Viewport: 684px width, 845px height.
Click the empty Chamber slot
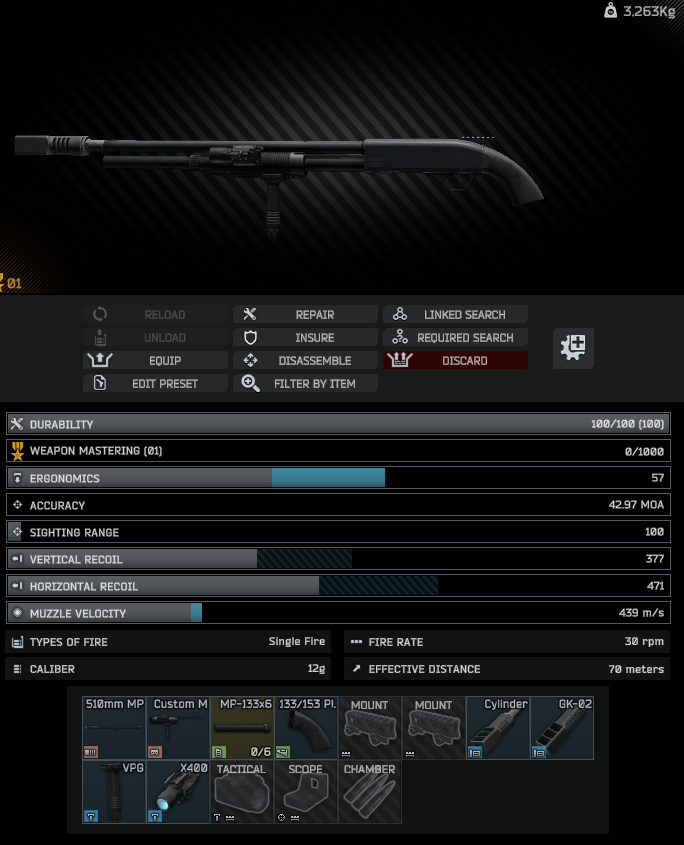[x=370, y=792]
